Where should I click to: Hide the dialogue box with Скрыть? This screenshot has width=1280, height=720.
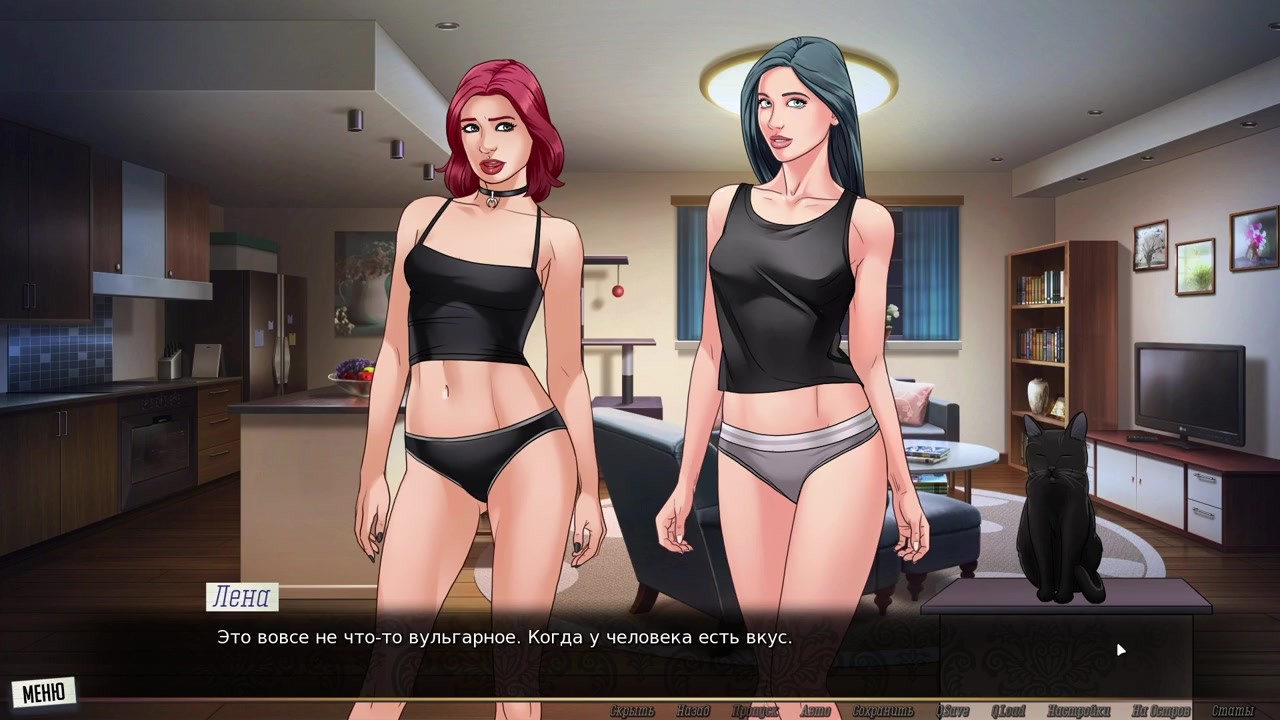632,711
